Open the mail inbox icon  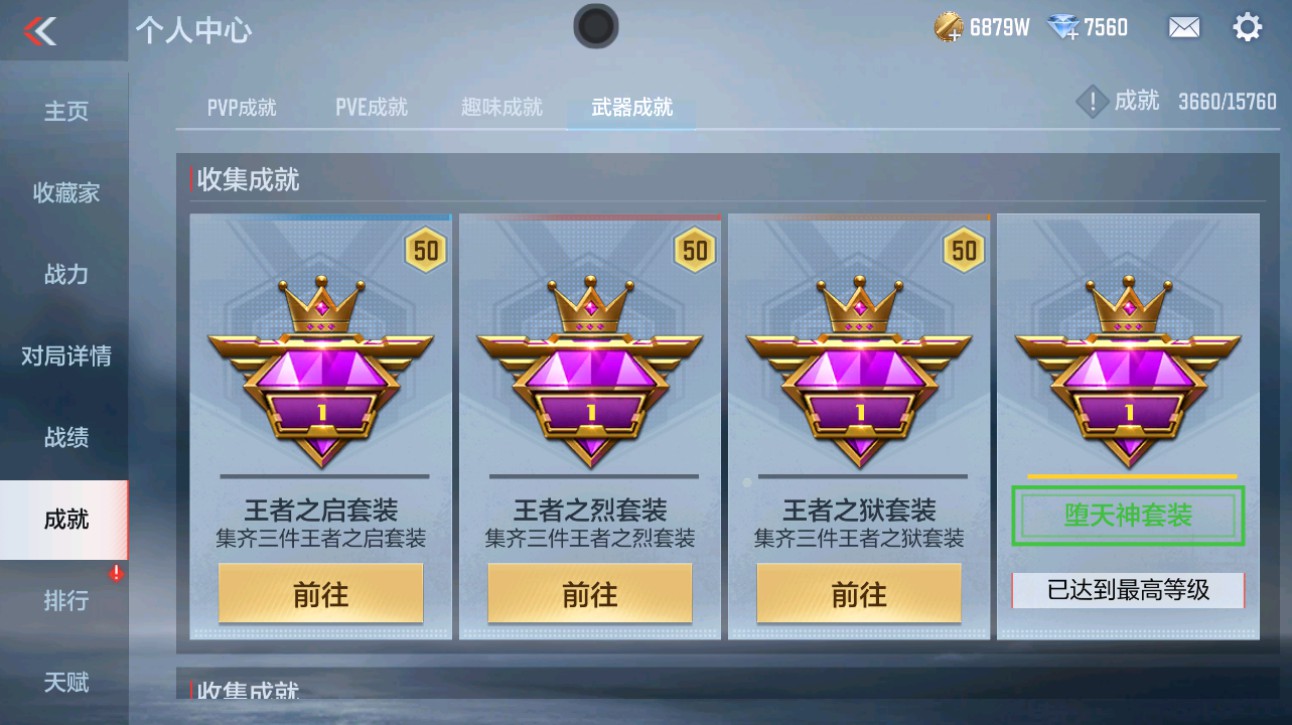[1184, 26]
